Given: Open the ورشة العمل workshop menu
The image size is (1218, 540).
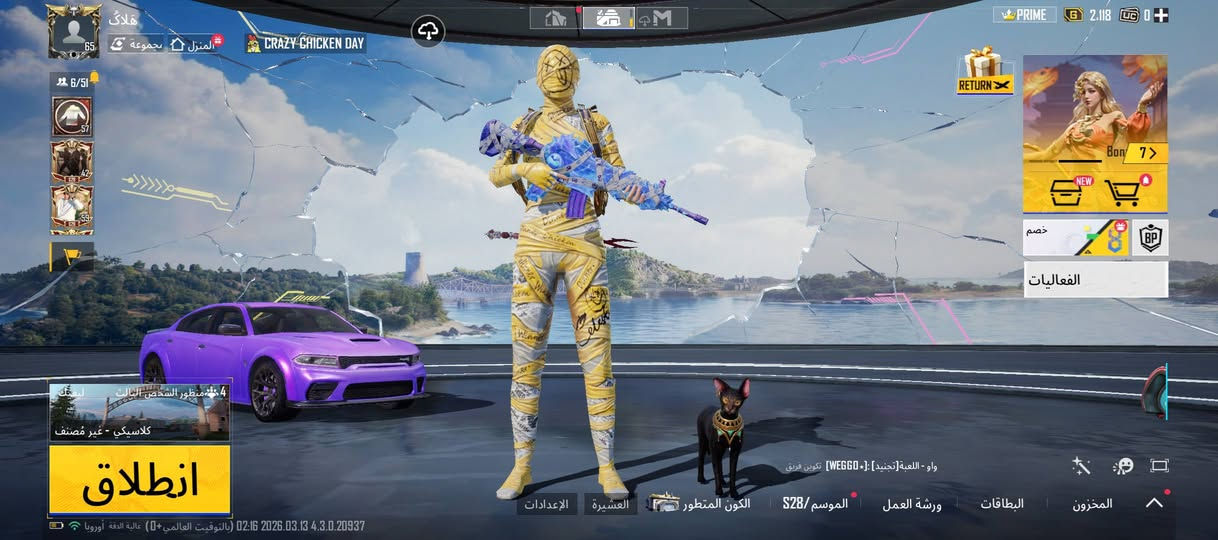Looking at the screenshot, I should (911, 504).
